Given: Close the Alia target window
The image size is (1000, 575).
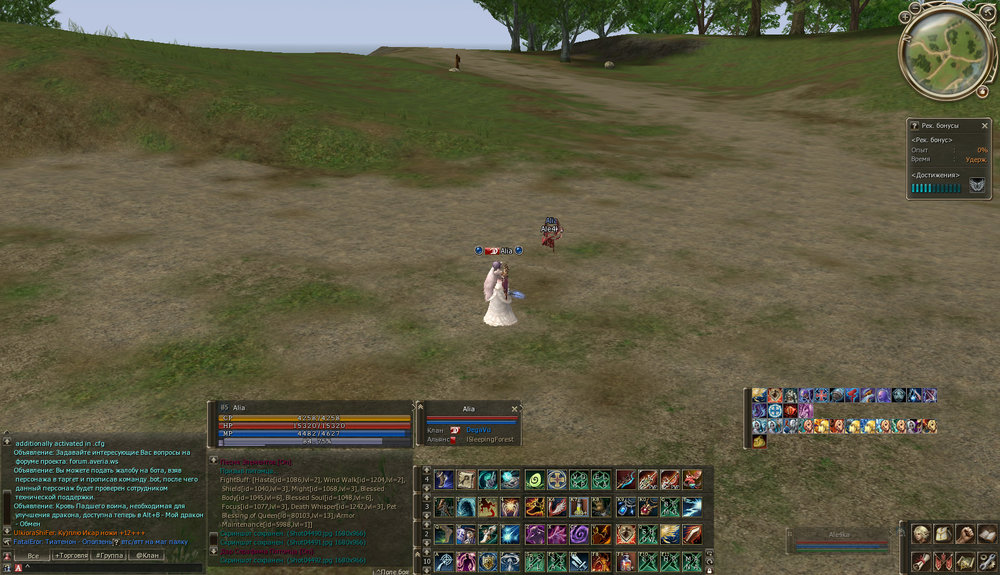Looking at the screenshot, I should pos(514,408).
